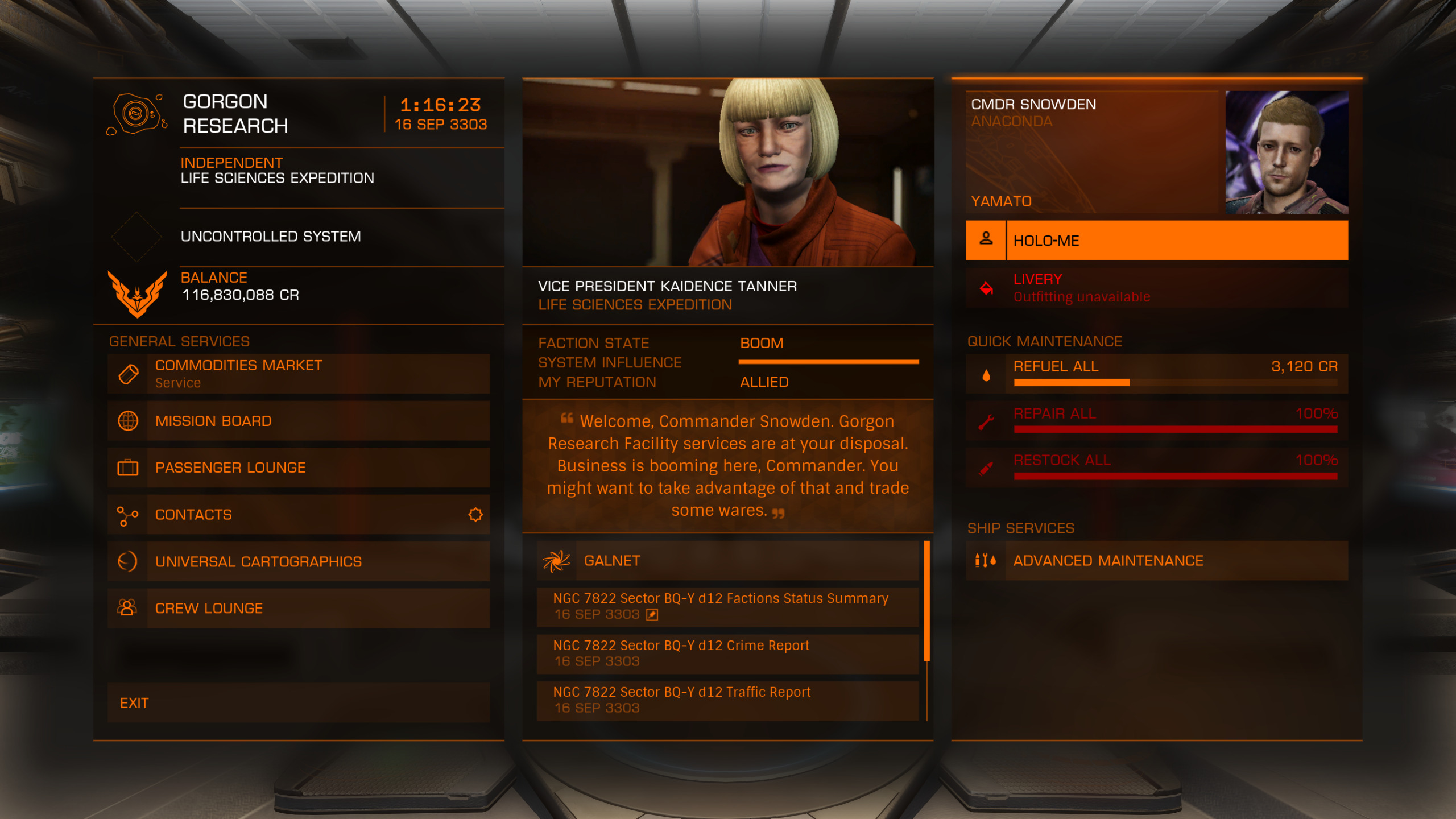The width and height of the screenshot is (1456, 819).
Task: Open the GalNet news feed
Action: coord(727,561)
